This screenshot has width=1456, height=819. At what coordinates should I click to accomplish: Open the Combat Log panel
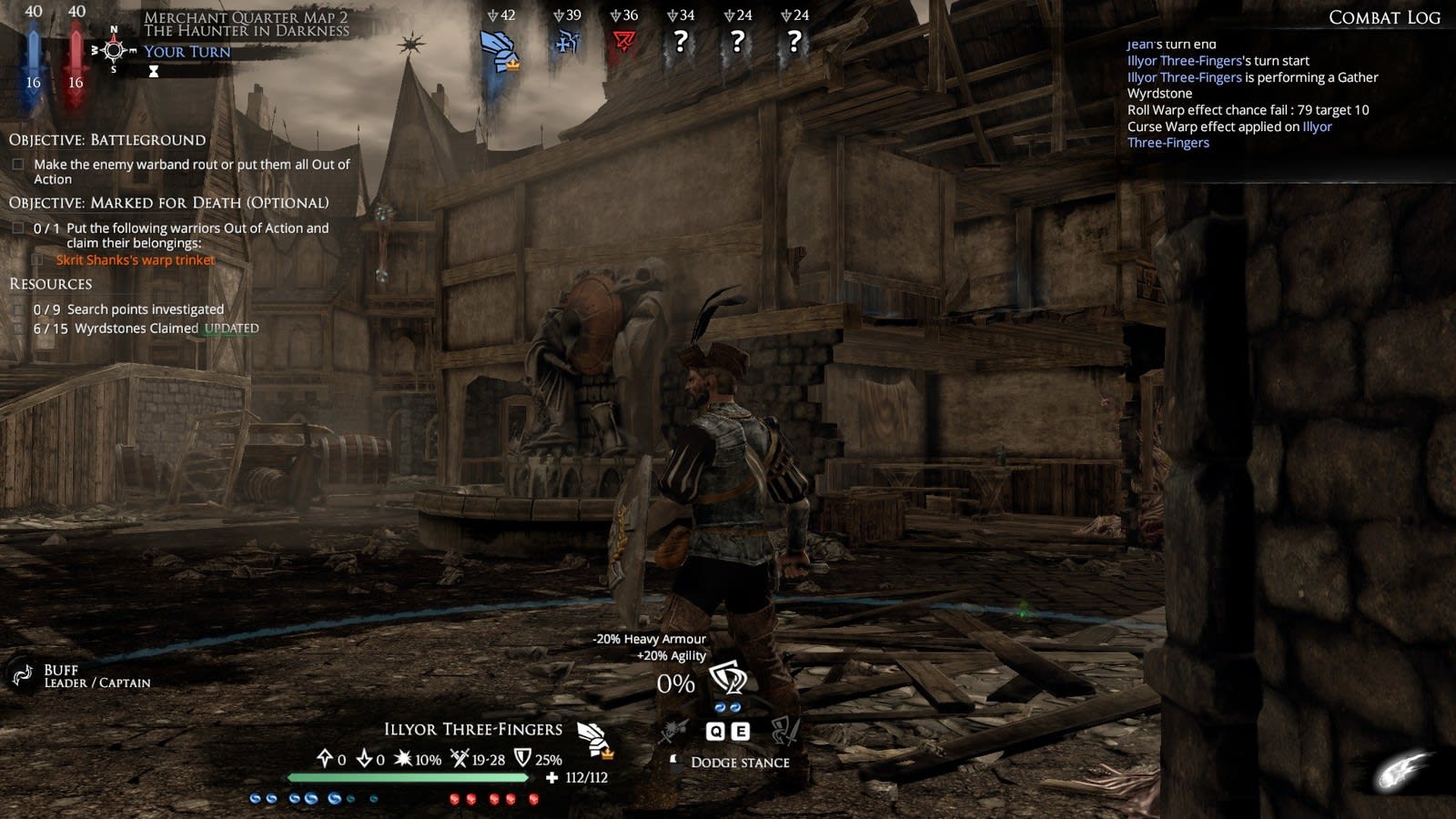(x=1383, y=17)
